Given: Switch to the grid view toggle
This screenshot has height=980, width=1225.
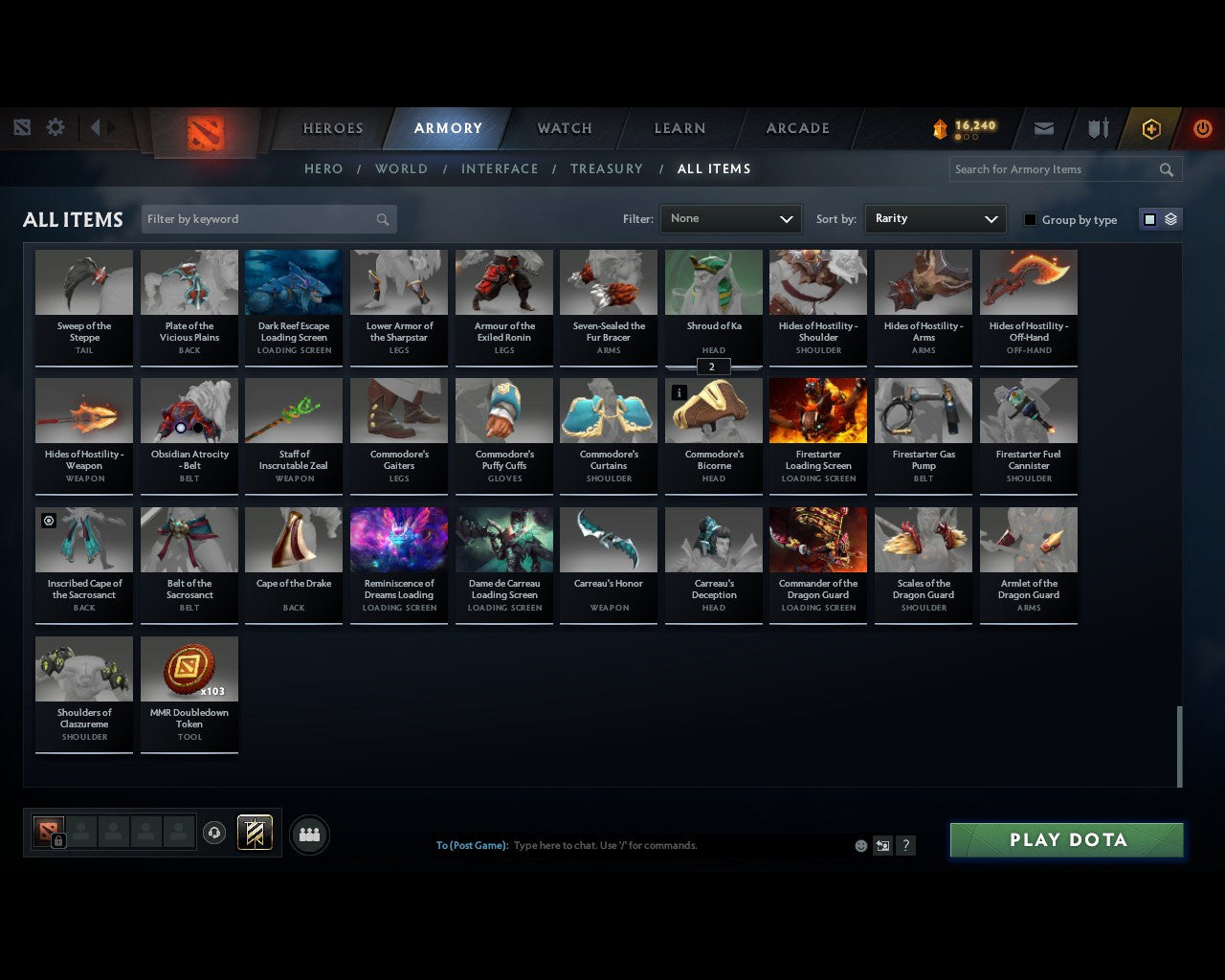Looking at the screenshot, I should (x=1148, y=218).
